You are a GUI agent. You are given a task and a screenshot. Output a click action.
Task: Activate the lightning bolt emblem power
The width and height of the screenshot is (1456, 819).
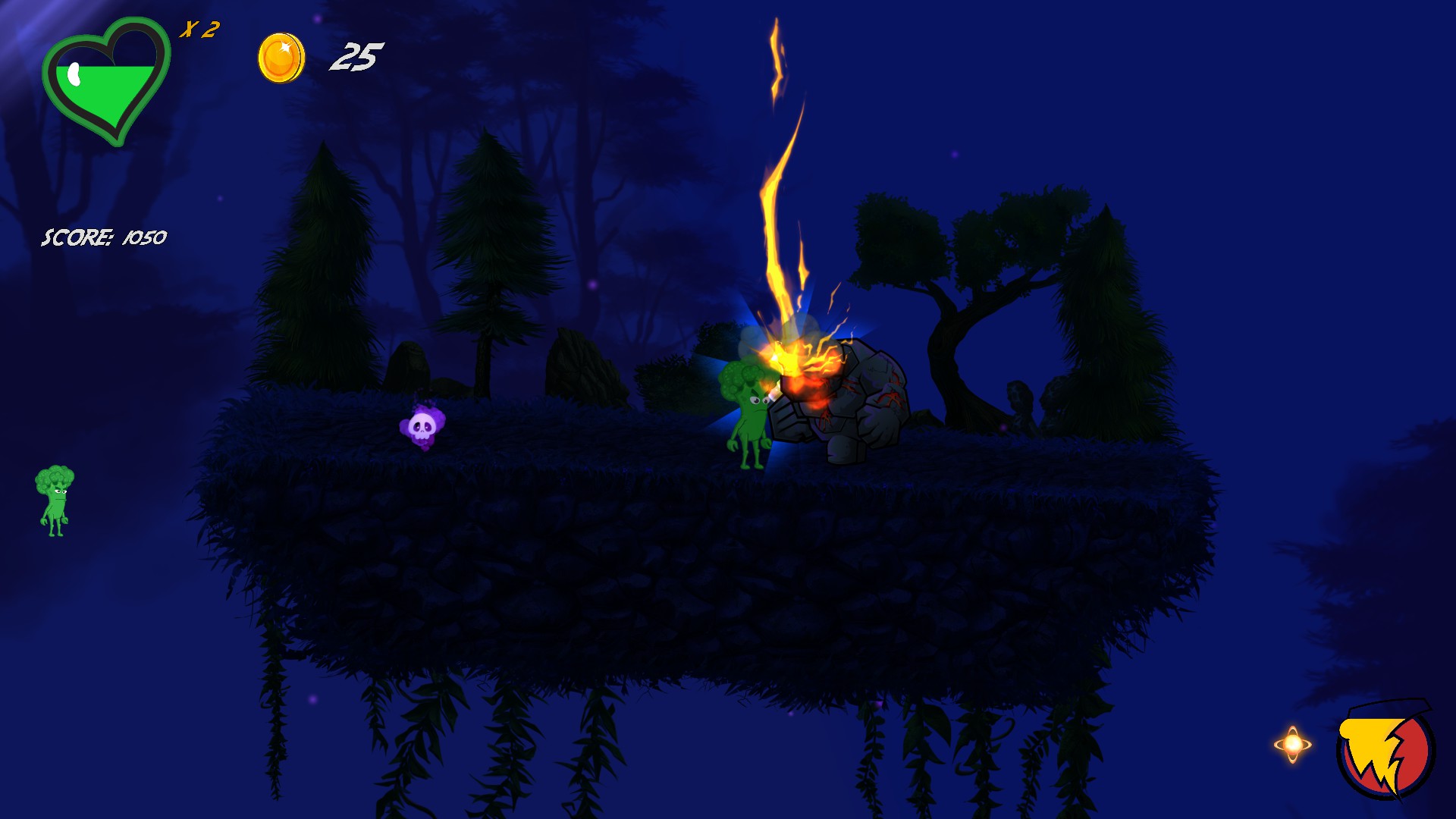point(1385,750)
